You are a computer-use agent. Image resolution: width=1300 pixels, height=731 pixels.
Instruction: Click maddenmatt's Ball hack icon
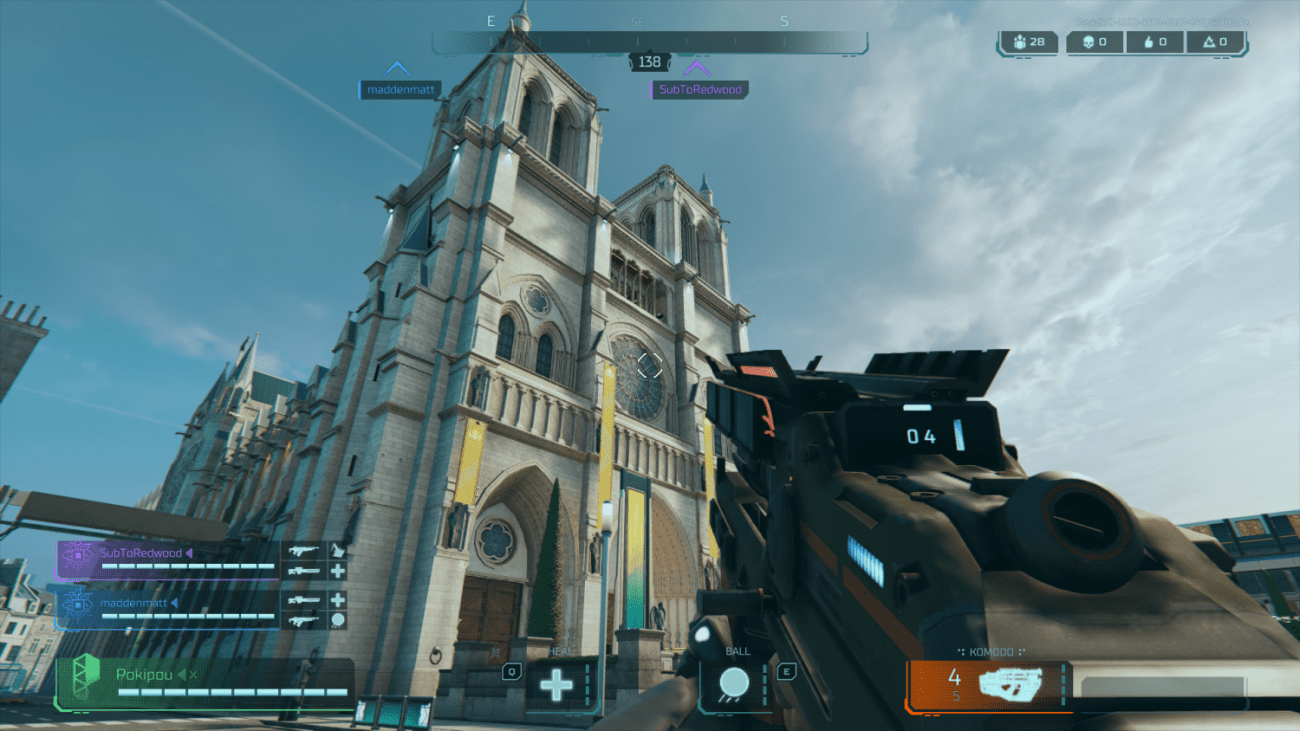(338, 620)
